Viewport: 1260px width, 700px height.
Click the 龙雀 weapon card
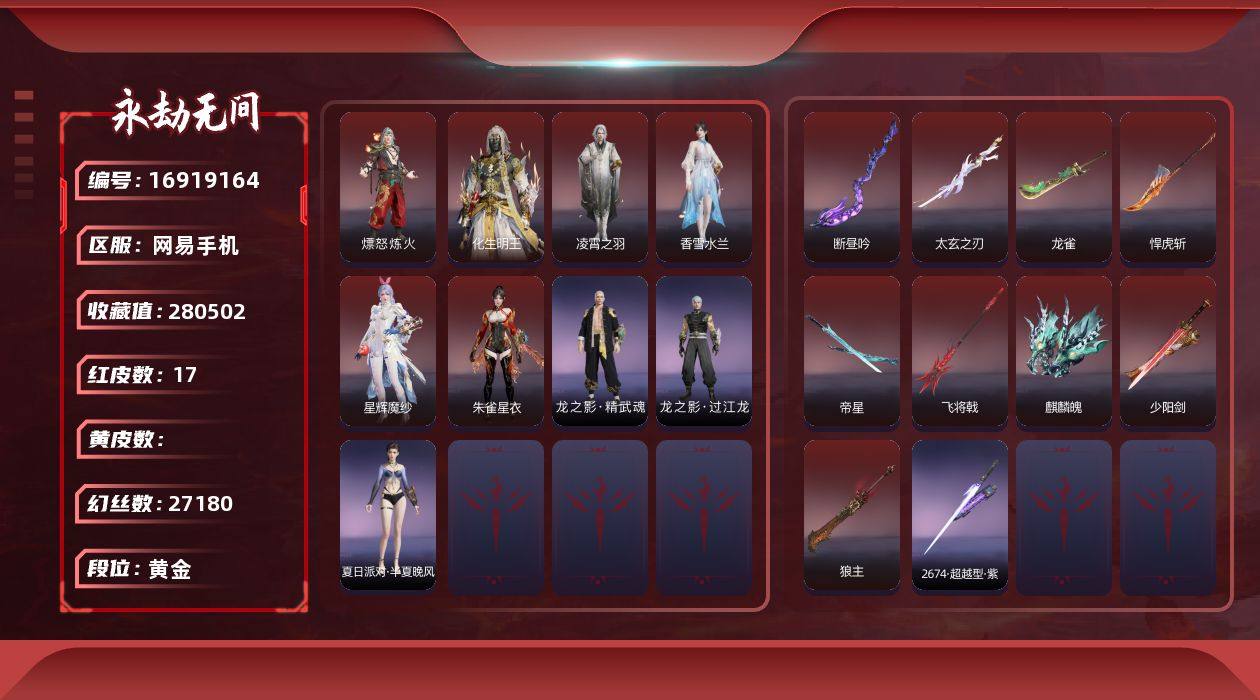click(x=1064, y=186)
